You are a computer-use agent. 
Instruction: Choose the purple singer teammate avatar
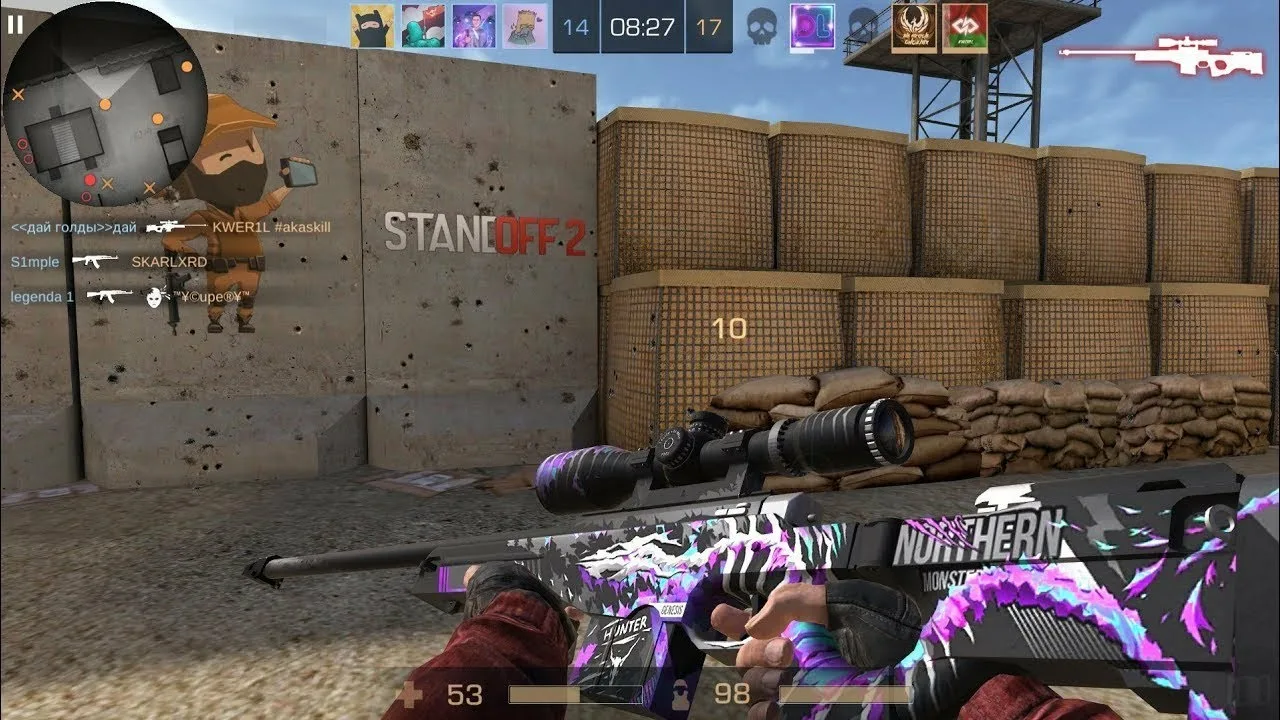pos(474,26)
